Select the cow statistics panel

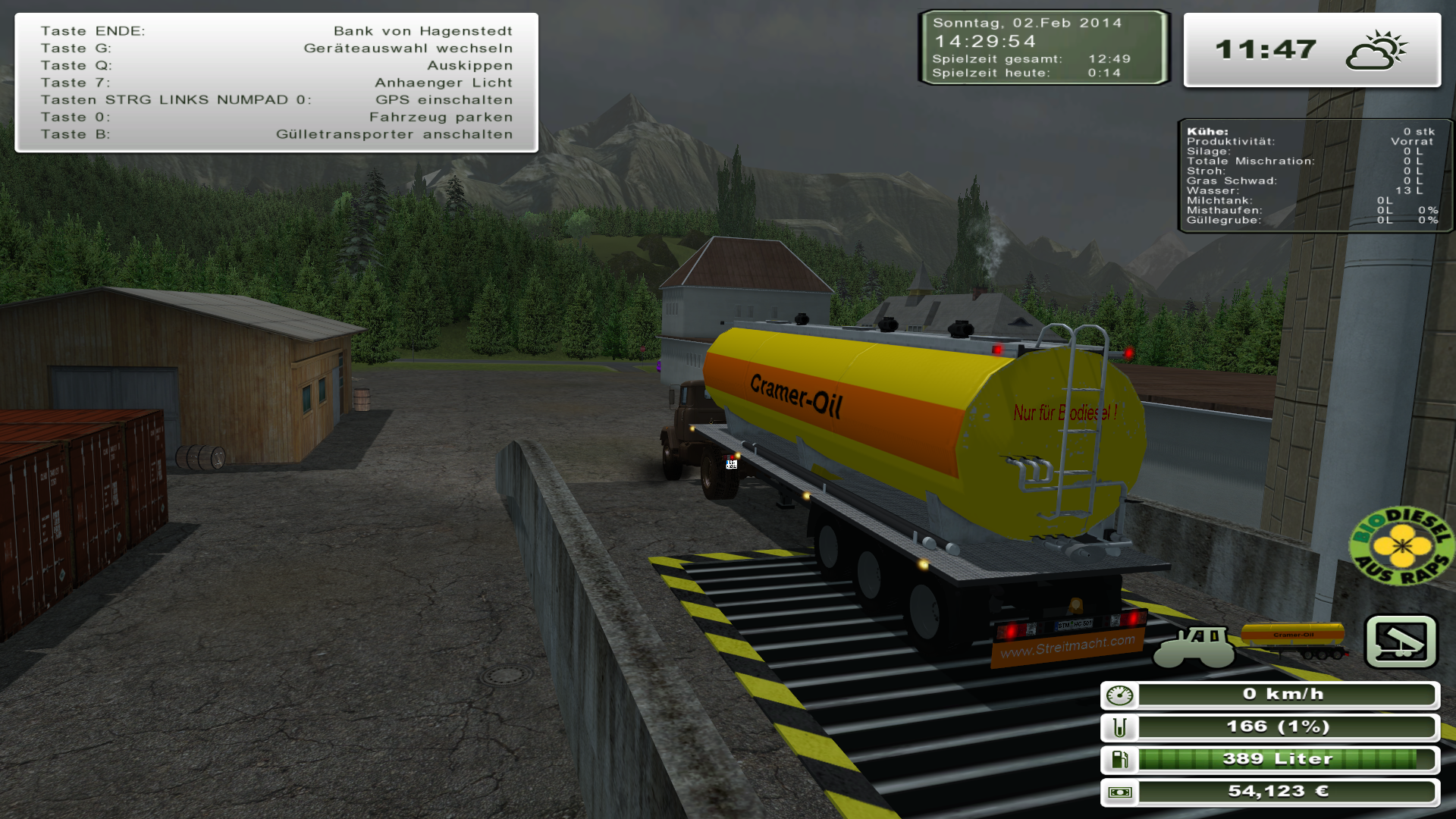1313,176
